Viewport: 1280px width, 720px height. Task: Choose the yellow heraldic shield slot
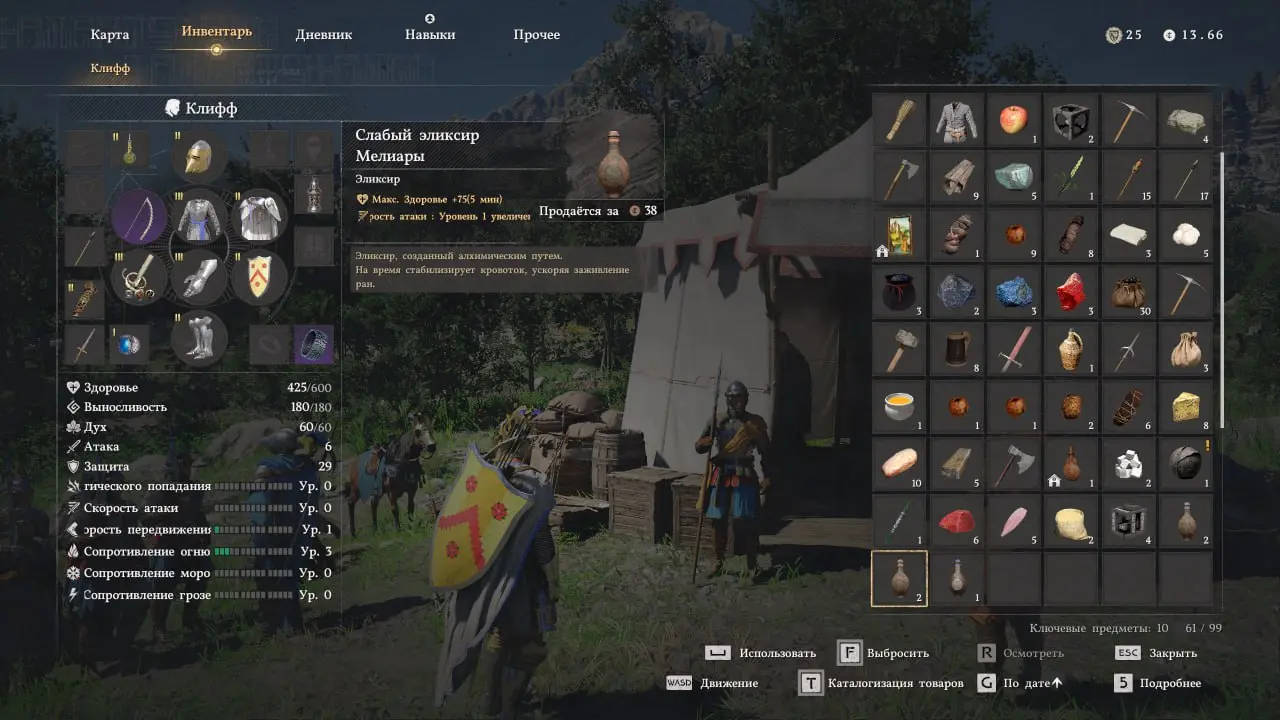click(x=260, y=277)
